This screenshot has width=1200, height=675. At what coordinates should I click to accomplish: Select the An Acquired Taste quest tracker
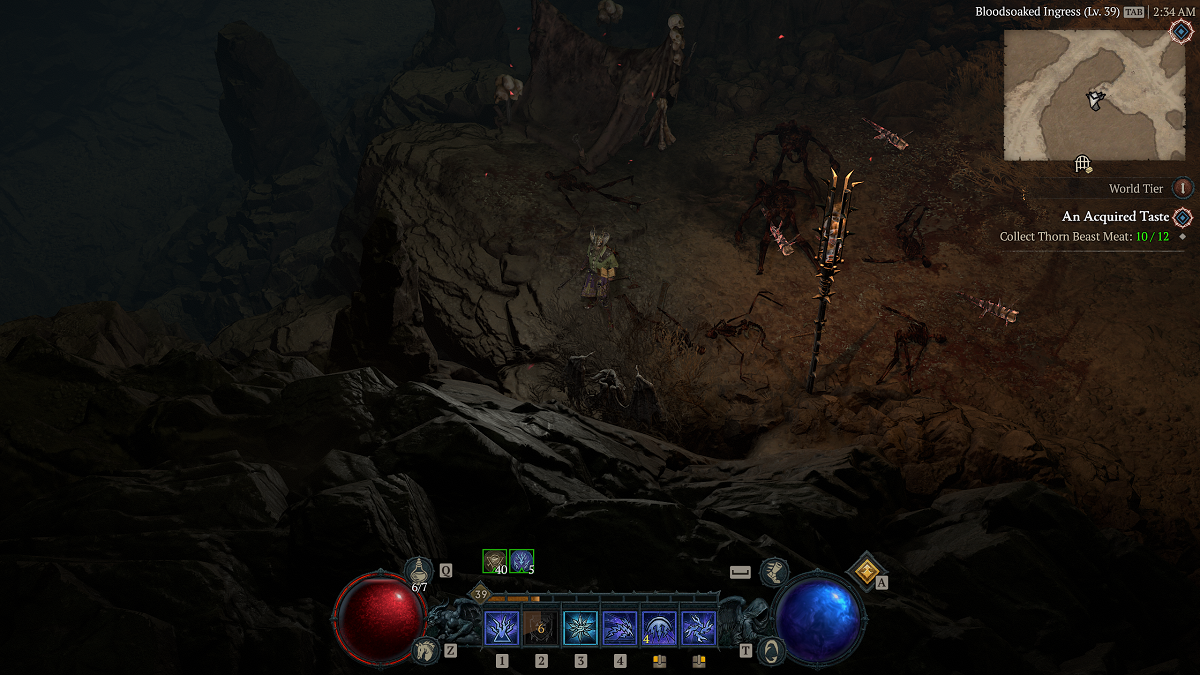click(1115, 217)
